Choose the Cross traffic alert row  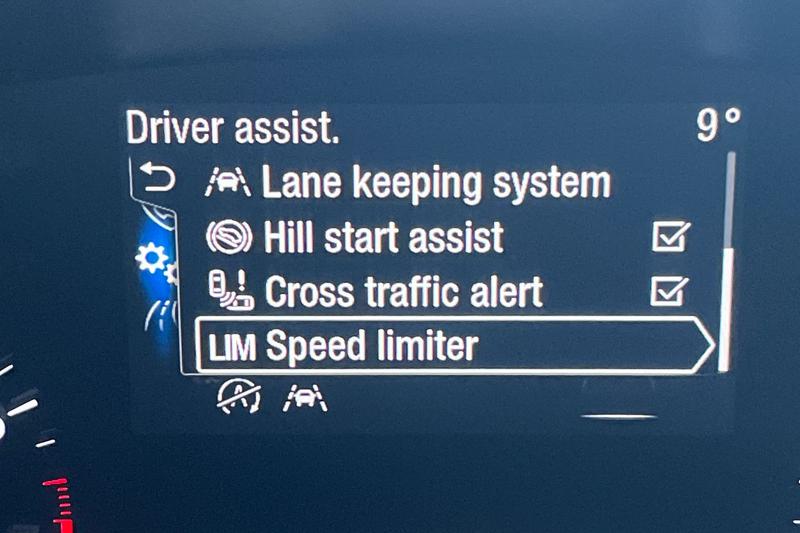click(403, 291)
